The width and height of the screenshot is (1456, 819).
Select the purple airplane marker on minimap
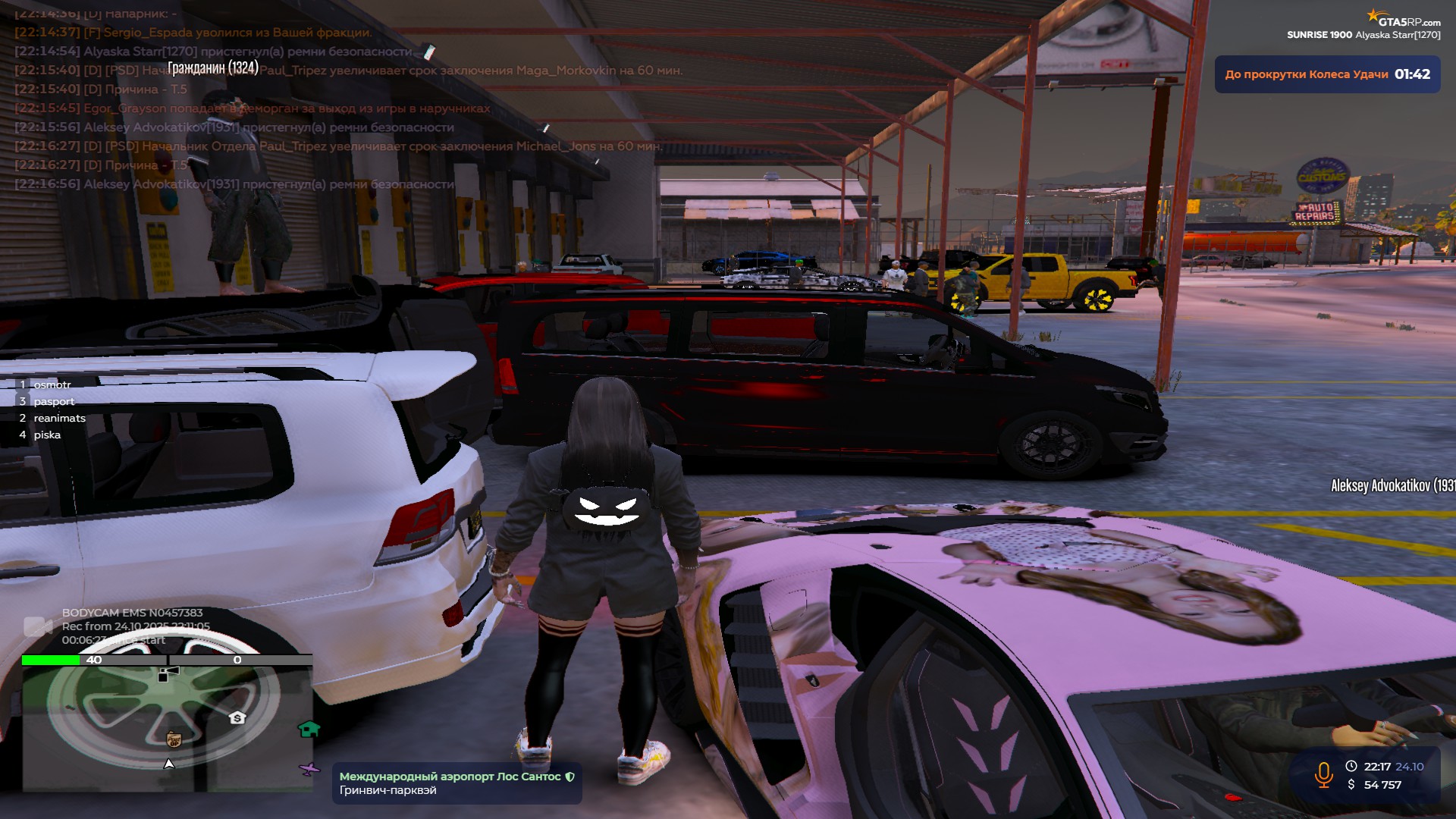click(x=309, y=770)
